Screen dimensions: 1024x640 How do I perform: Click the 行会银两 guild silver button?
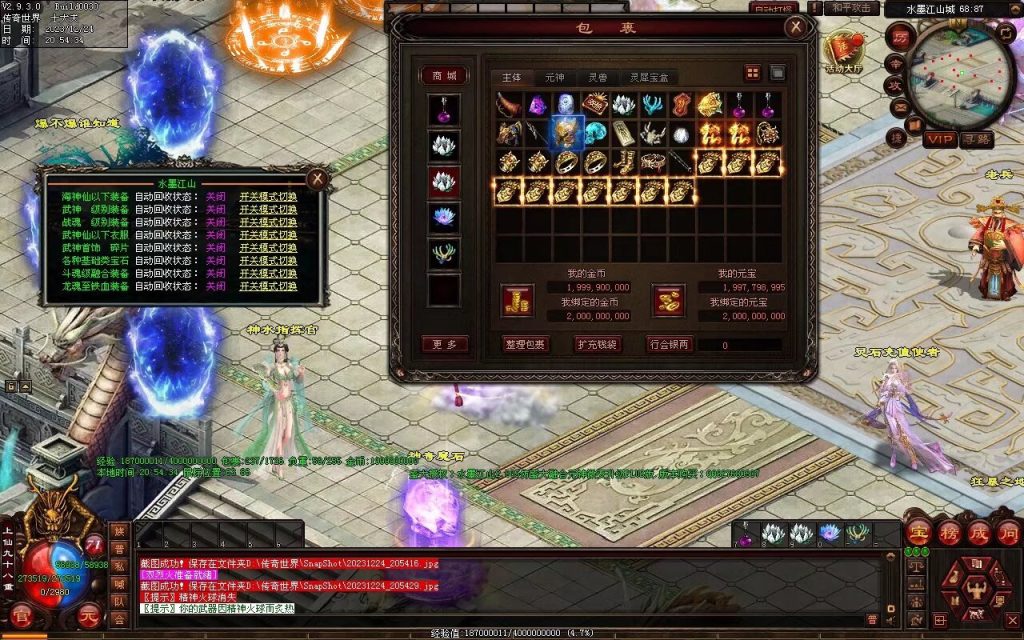pos(669,344)
